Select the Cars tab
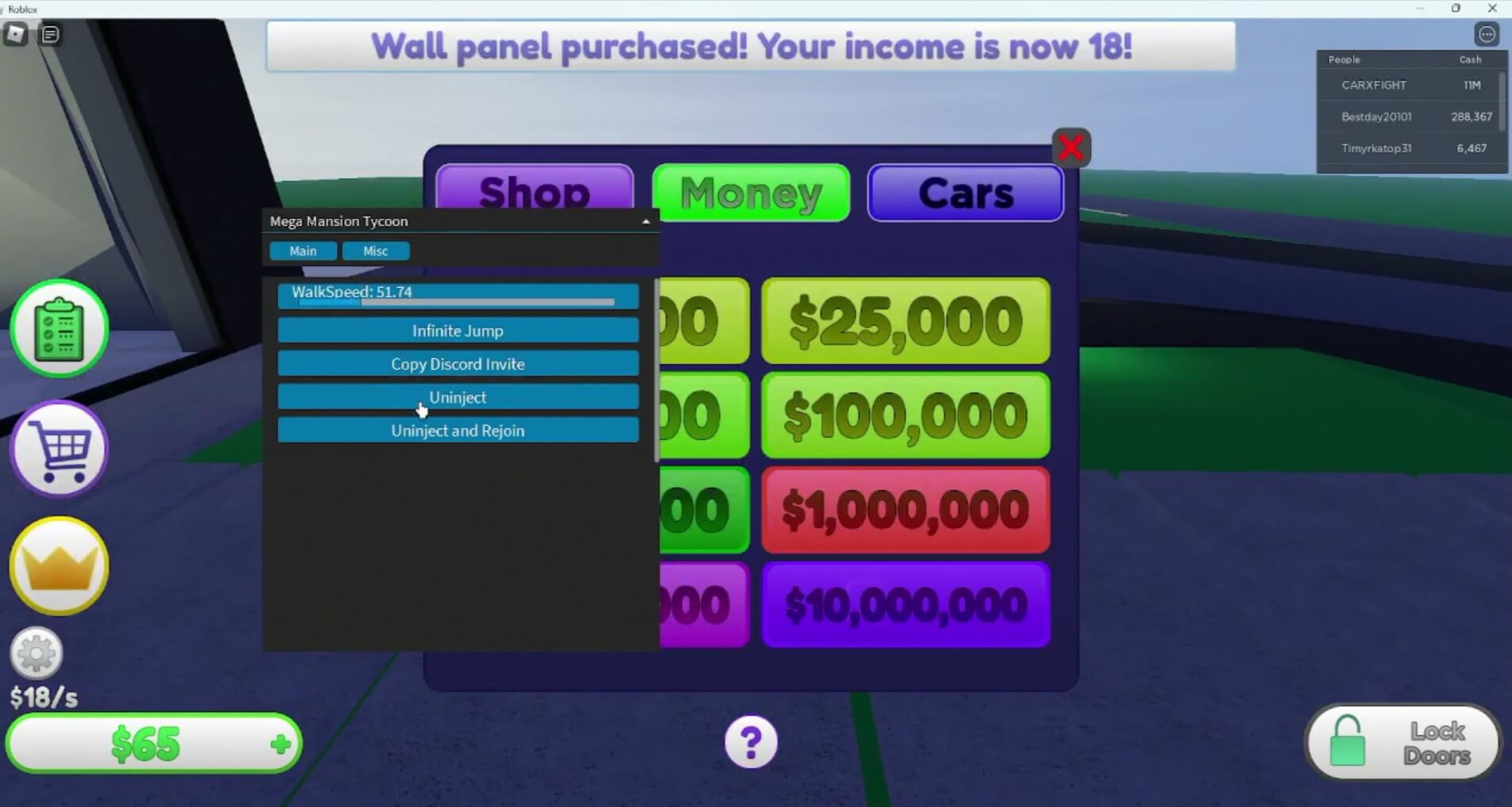 (x=965, y=193)
